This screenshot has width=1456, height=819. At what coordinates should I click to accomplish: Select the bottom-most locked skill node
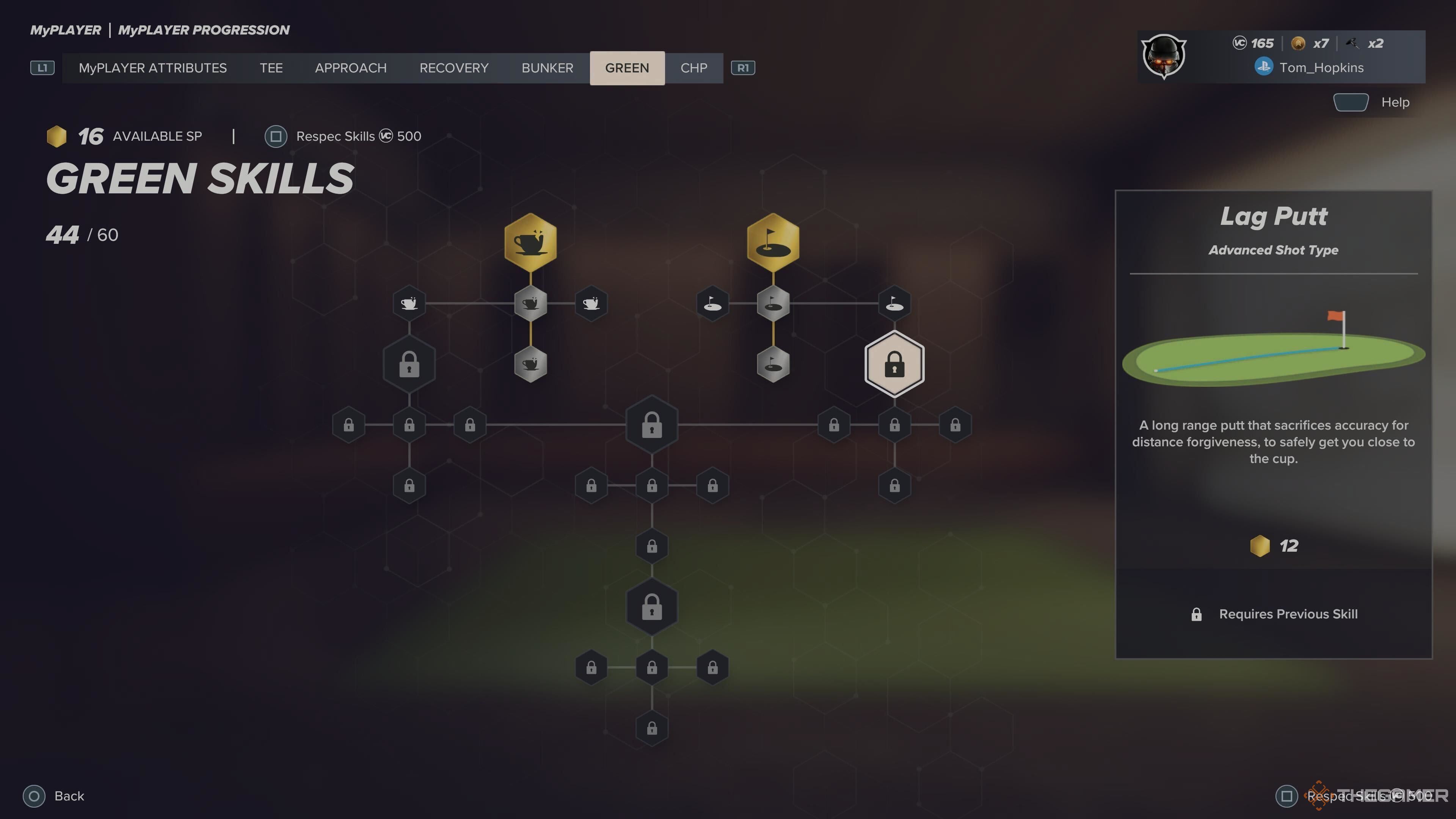[652, 728]
